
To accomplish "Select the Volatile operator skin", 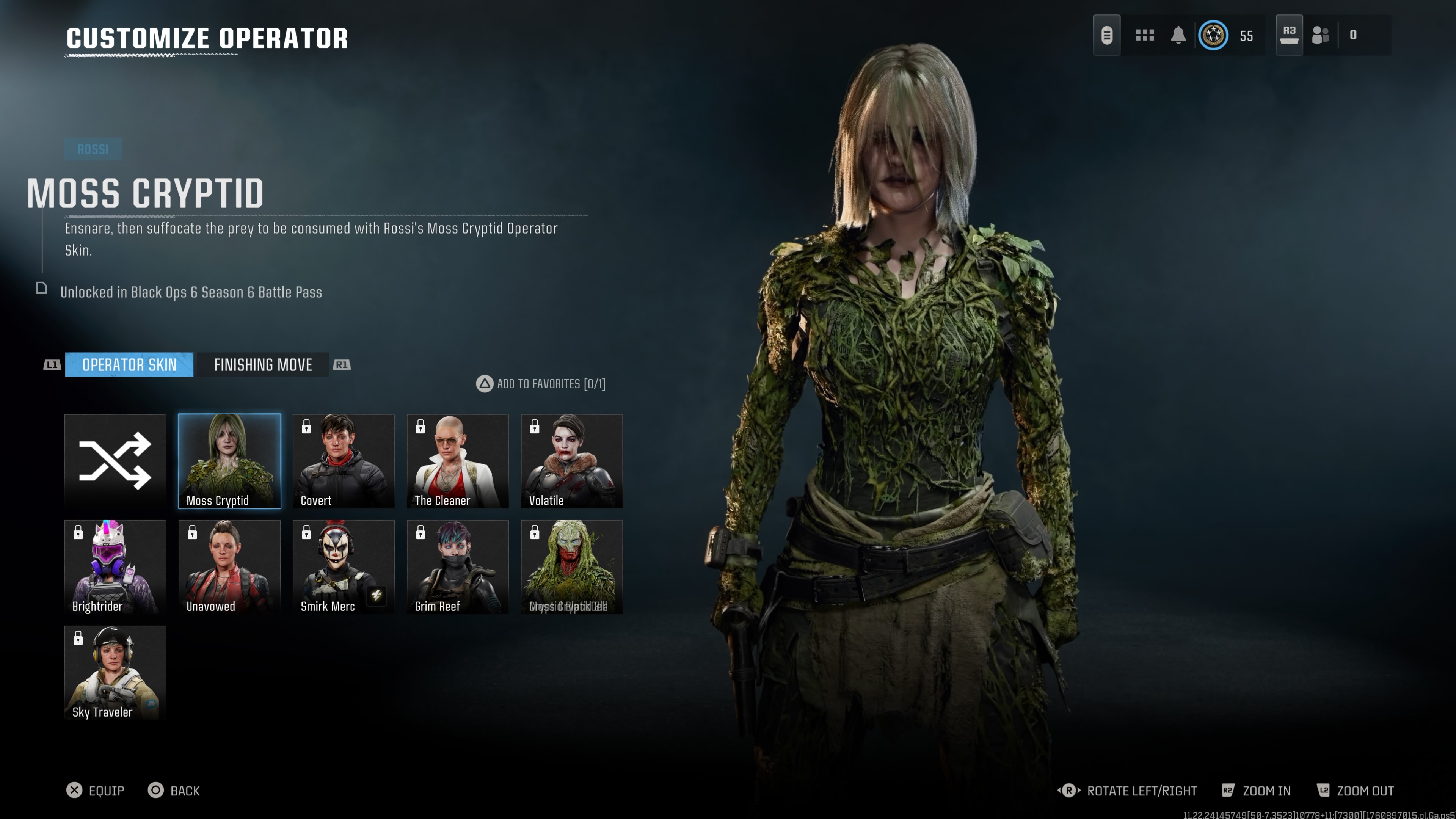I will pos(571,461).
